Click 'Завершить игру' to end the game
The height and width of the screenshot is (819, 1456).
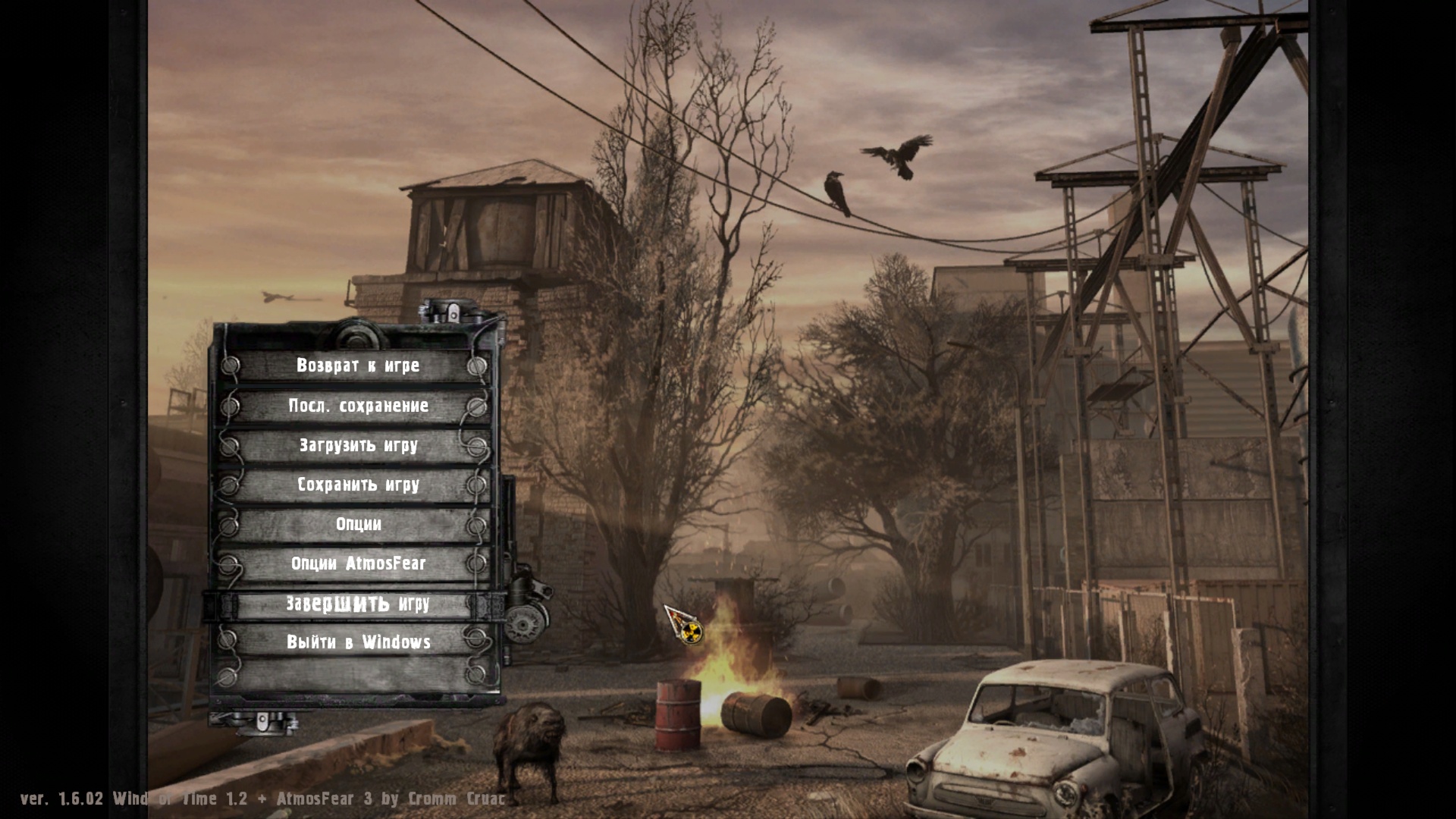pyautogui.click(x=357, y=604)
